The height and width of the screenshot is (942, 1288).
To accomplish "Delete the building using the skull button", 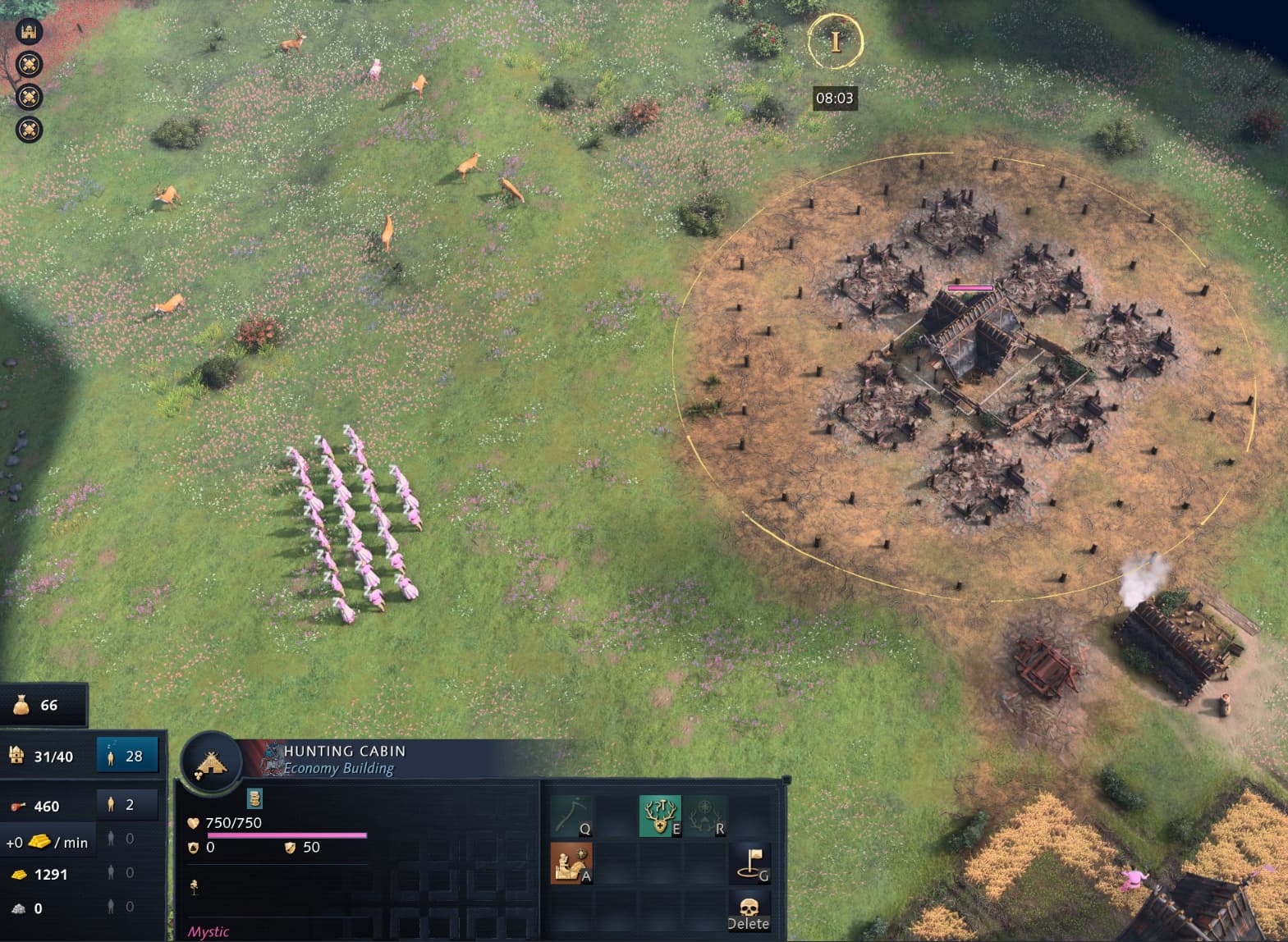I will pos(749,911).
